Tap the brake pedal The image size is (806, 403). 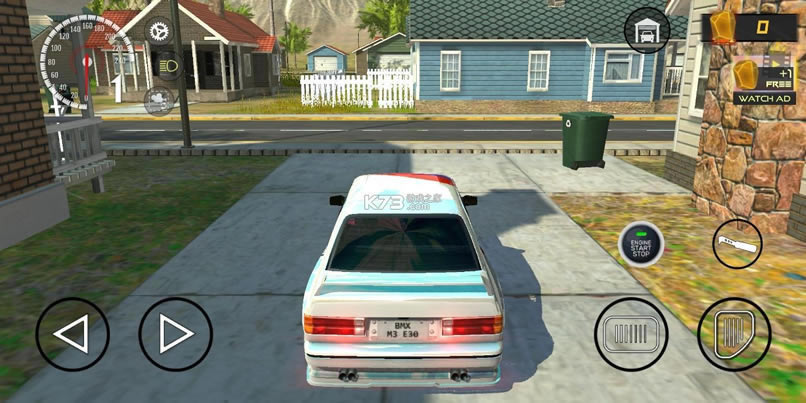click(x=631, y=334)
